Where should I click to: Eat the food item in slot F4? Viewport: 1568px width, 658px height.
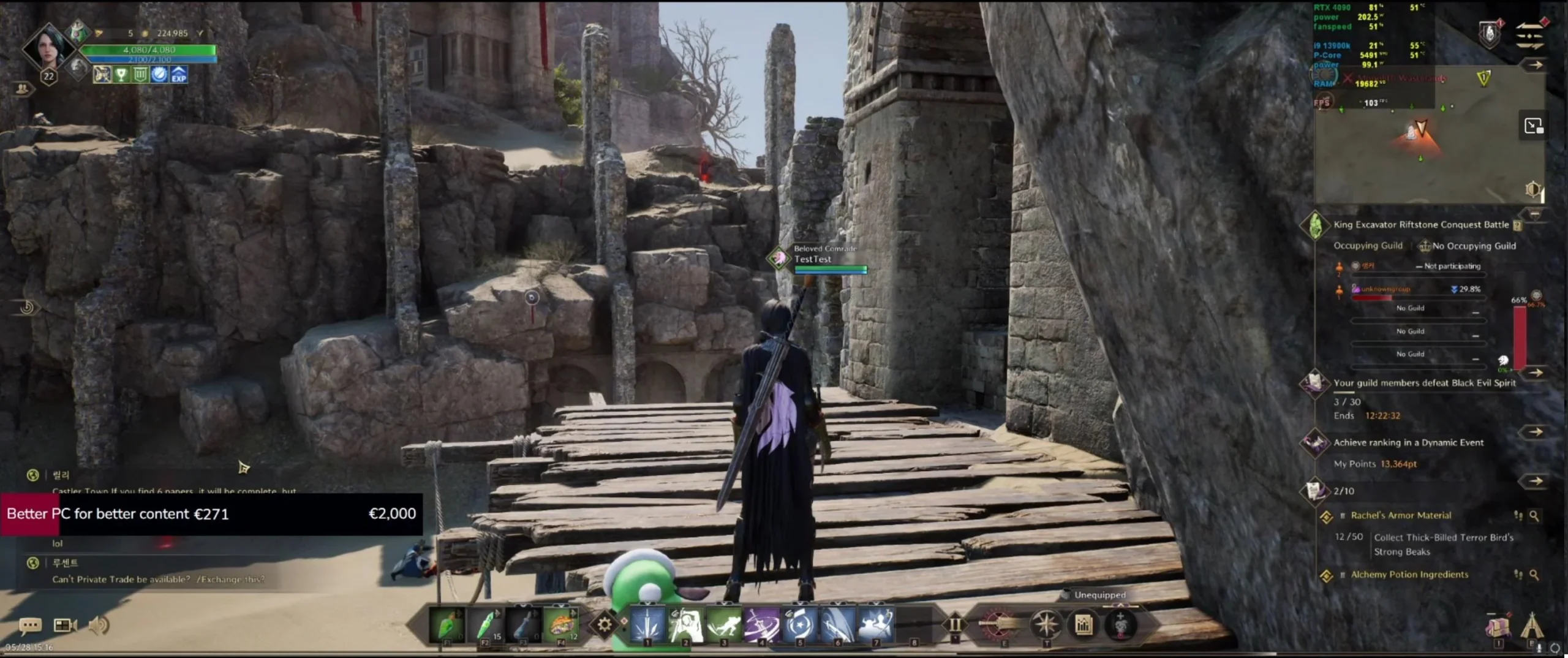[561, 625]
